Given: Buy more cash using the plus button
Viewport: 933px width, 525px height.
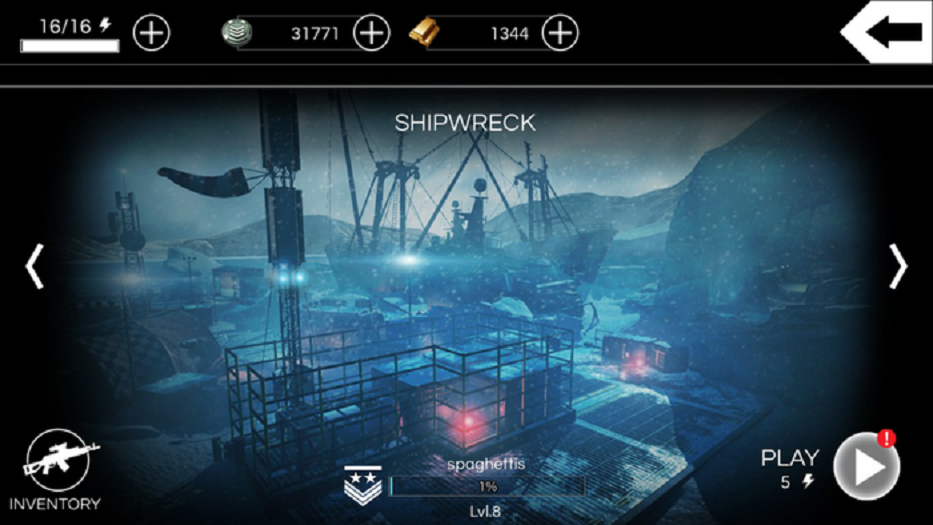Looking at the screenshot, I should point(371,33).
